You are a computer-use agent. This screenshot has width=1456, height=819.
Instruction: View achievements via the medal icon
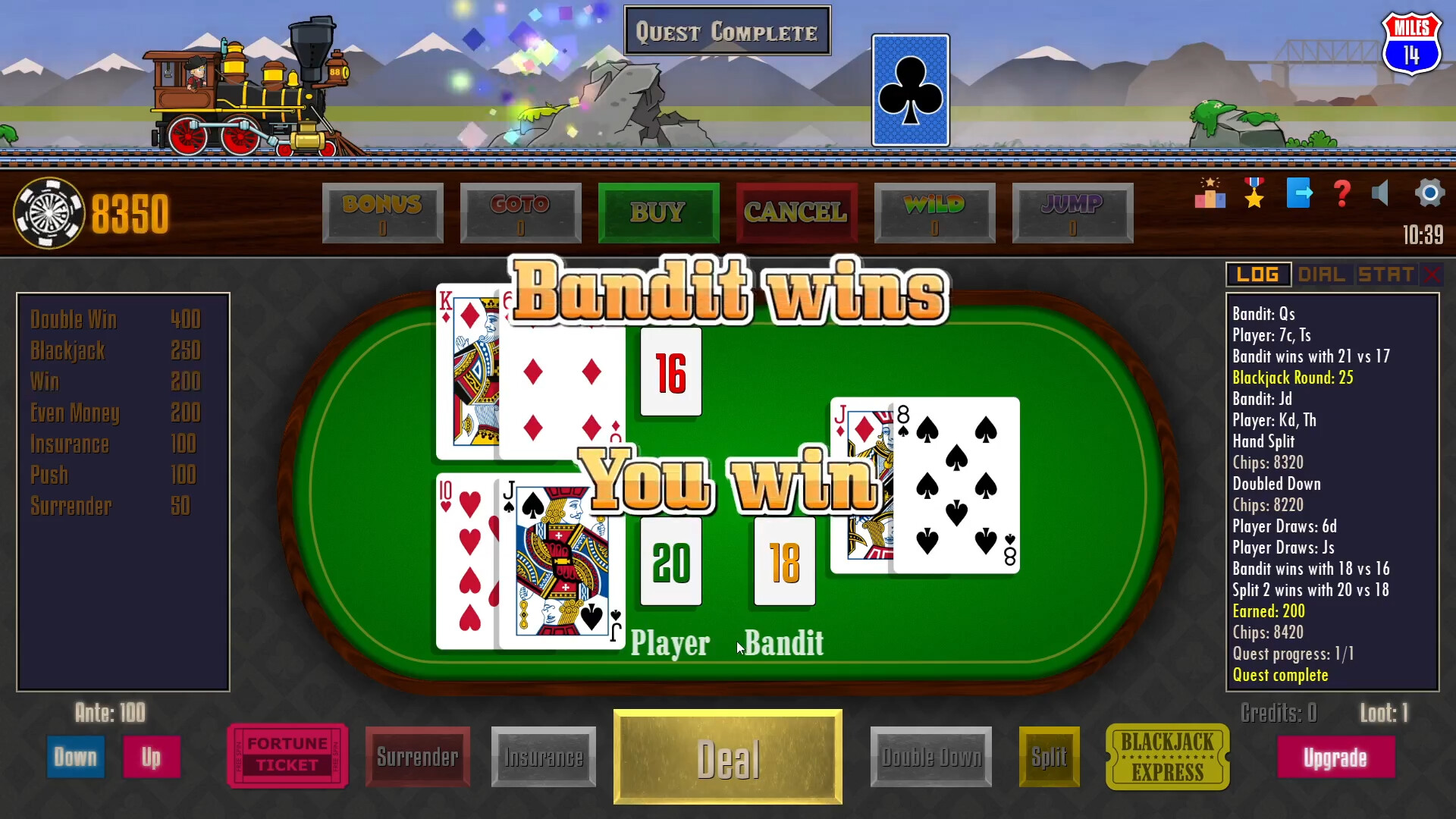tap(1254, 194)
